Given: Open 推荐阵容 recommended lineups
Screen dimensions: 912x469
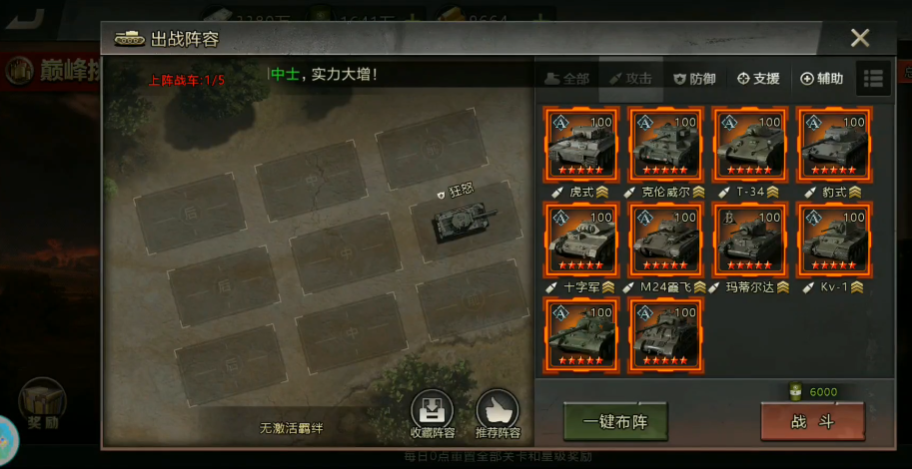Looking at the screenshot, I should pos(498,414).
